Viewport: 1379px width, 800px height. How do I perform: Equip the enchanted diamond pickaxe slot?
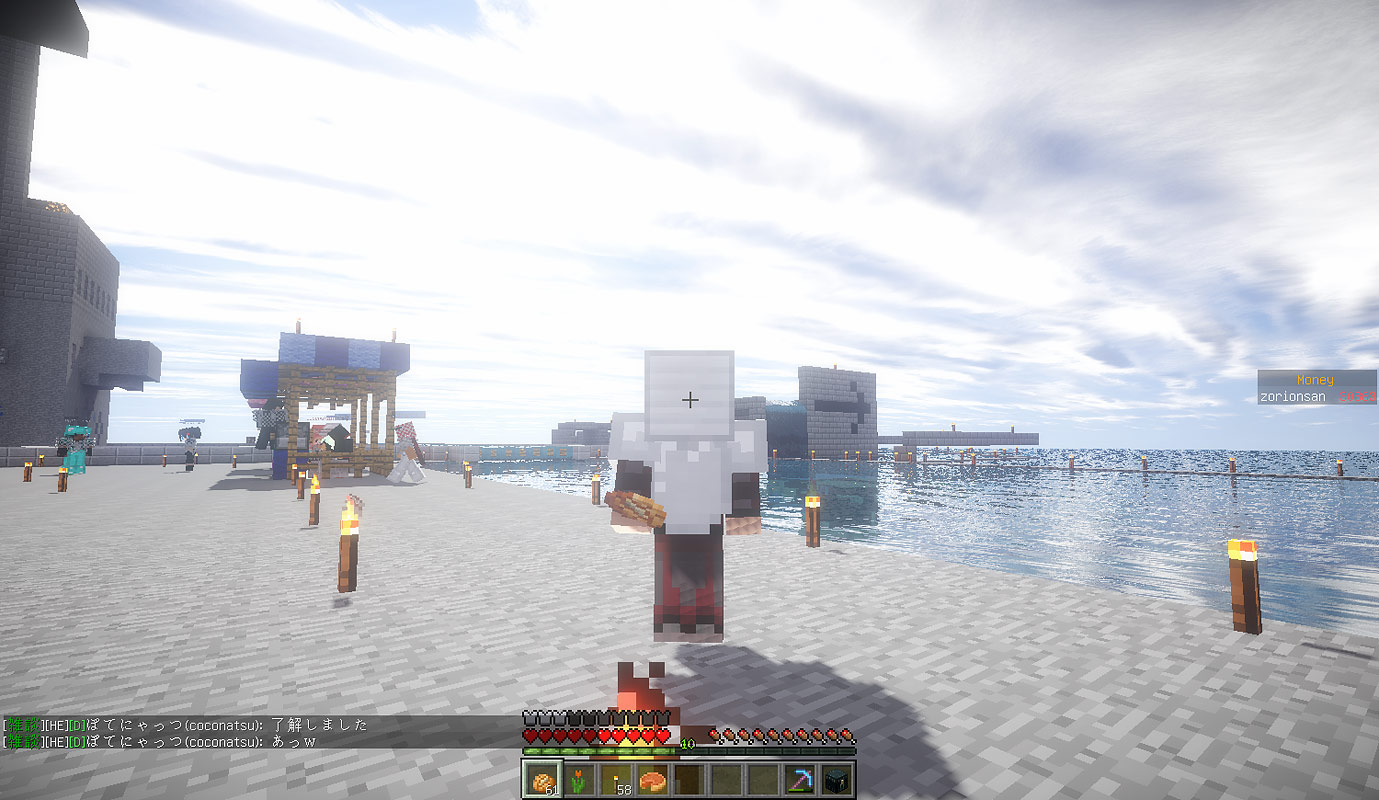800,780
